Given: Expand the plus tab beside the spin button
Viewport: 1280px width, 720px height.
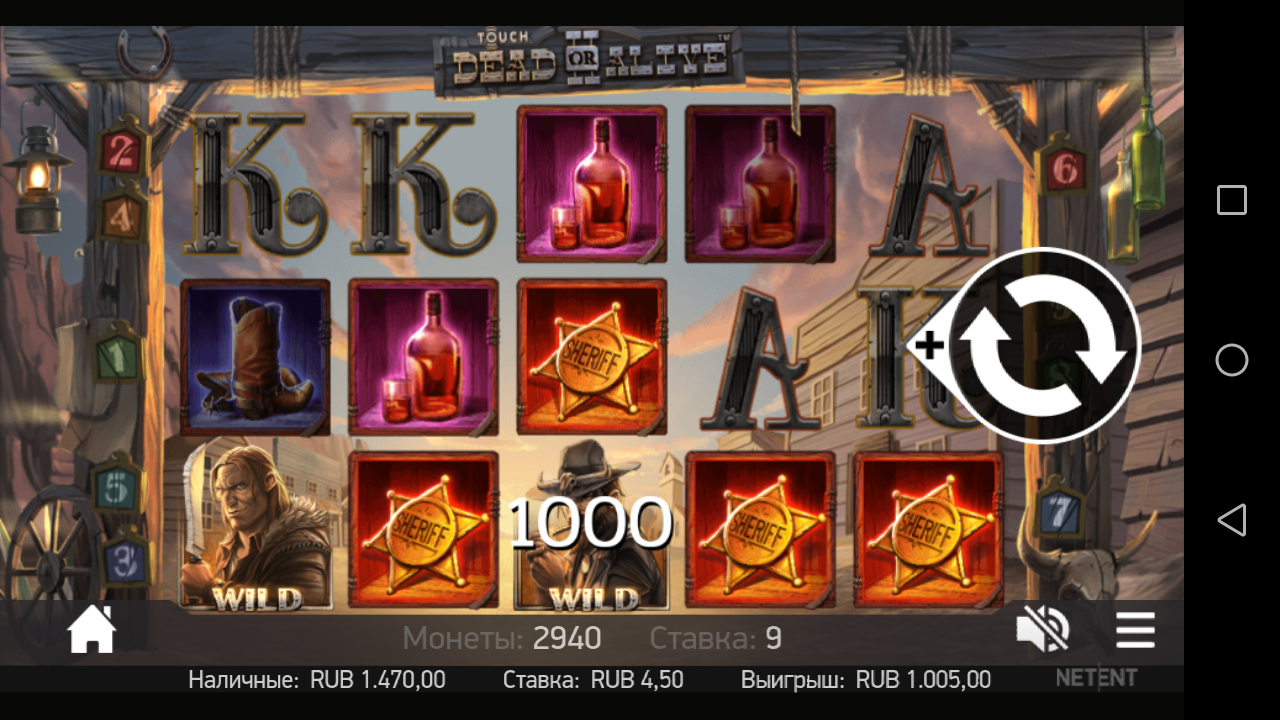Looking at the screenshot, I should 929,346.
